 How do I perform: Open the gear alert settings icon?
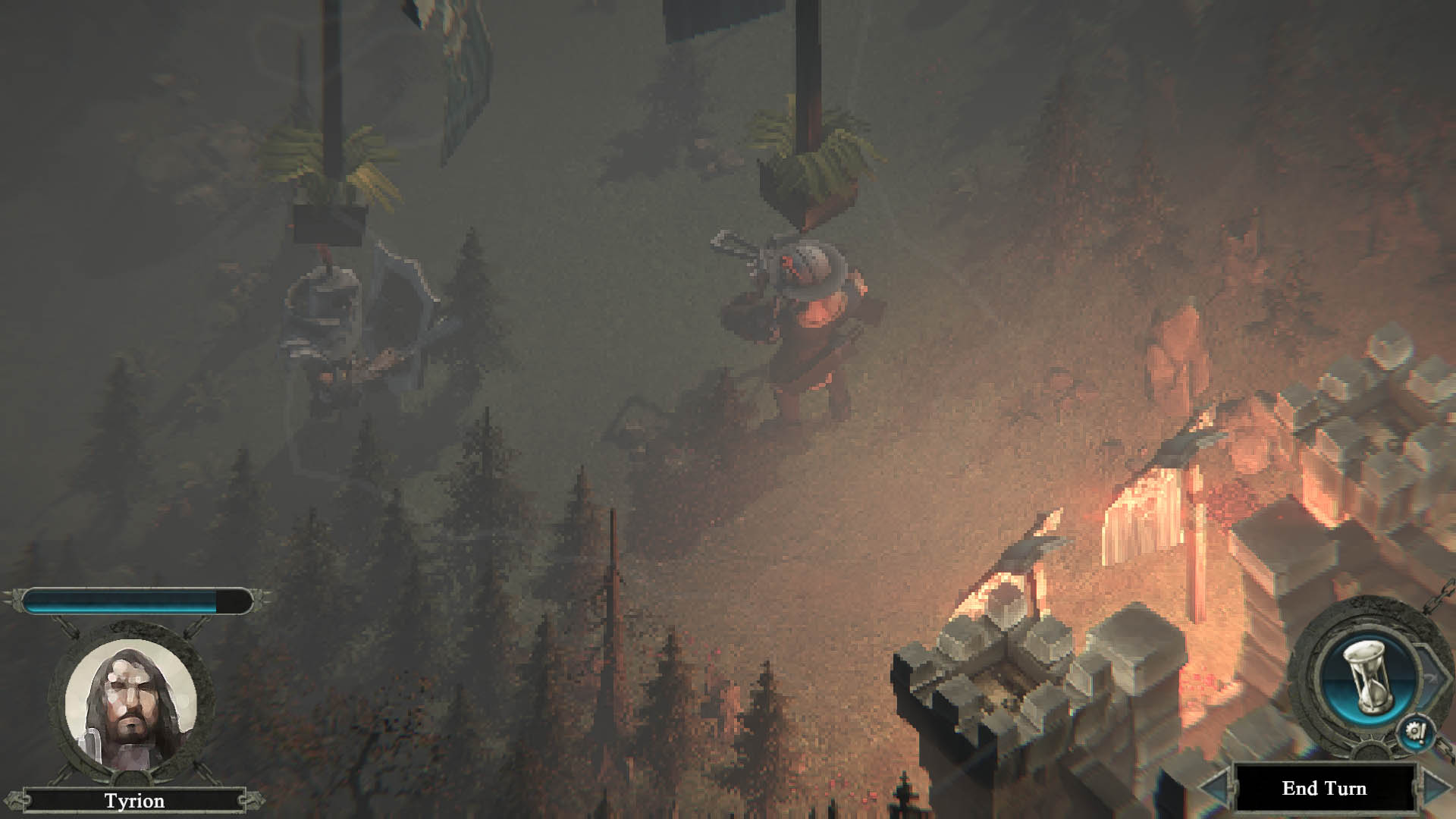(1416, 733)
